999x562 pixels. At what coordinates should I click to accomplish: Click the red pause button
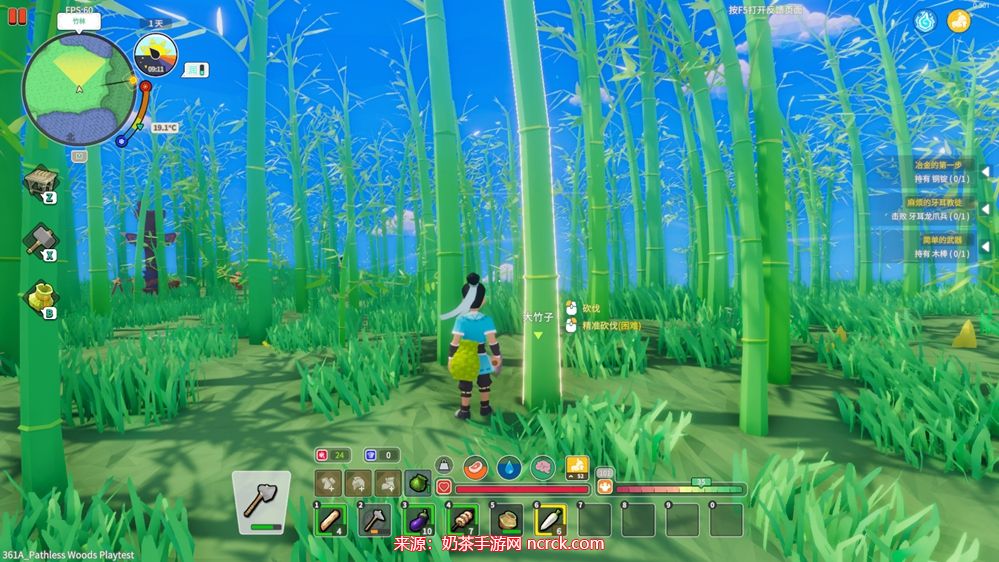point(17,16)
